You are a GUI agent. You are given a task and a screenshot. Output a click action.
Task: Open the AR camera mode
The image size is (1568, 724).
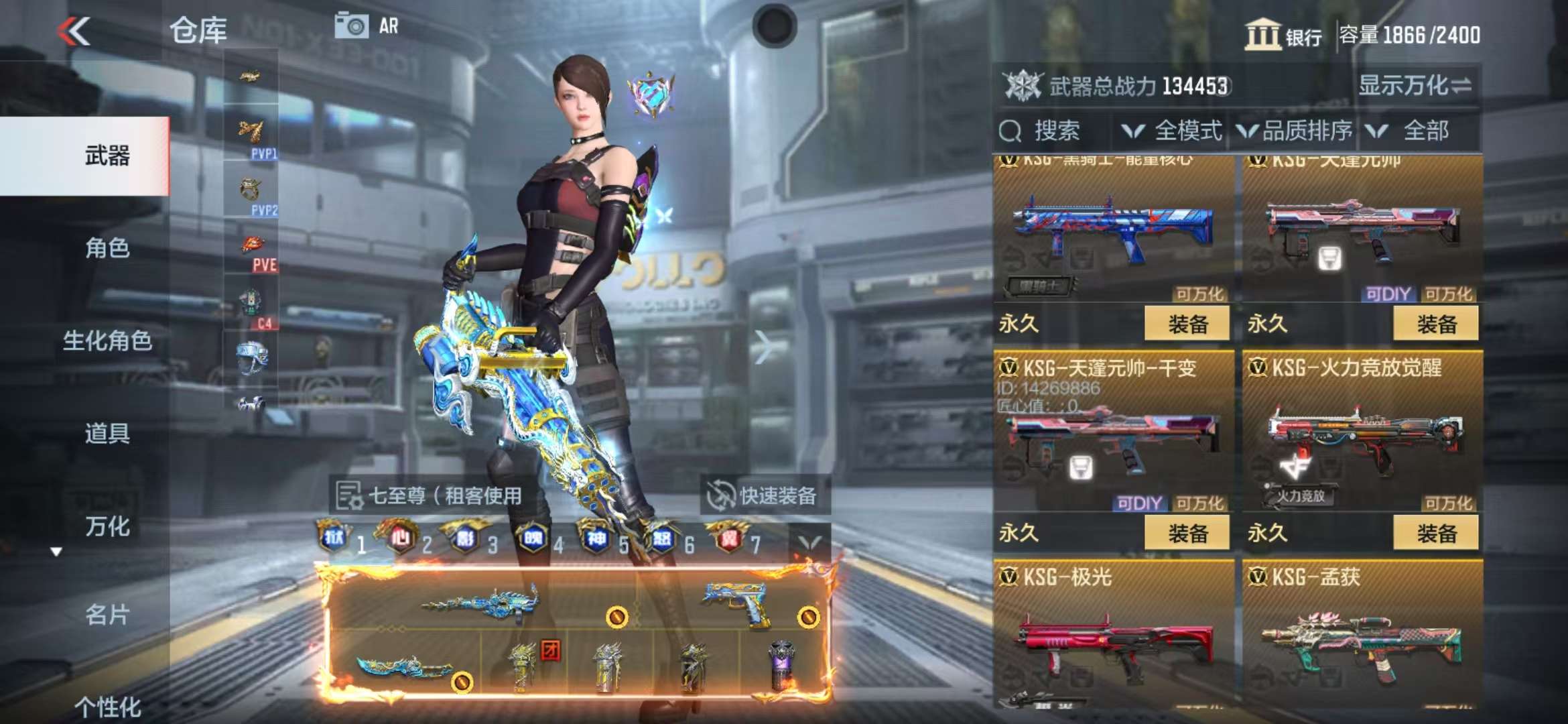click(367, 26)
